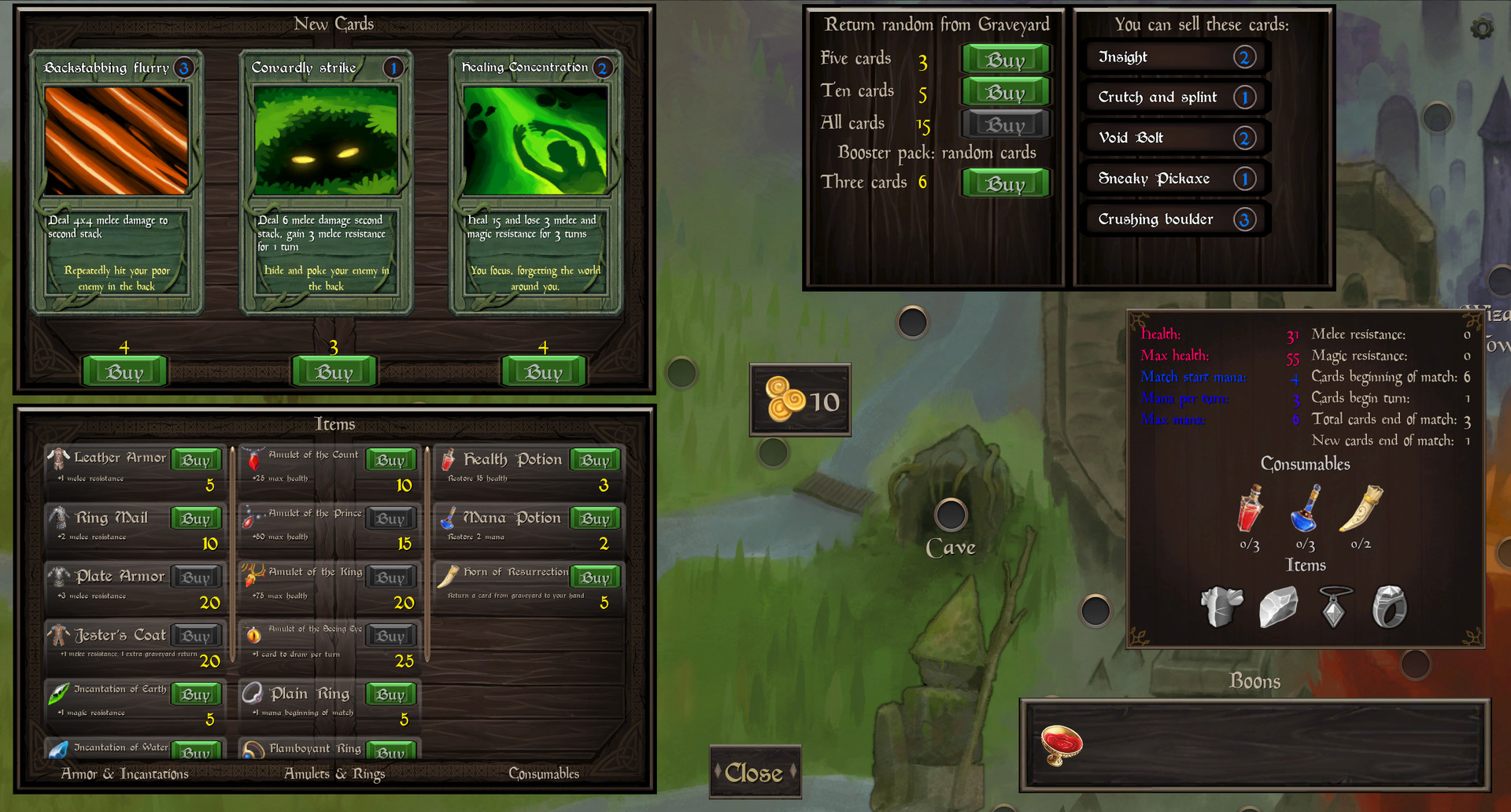This screenshot has height=812, width=1511.
Task: Open the Consumables tab
Action: point(544,774)
